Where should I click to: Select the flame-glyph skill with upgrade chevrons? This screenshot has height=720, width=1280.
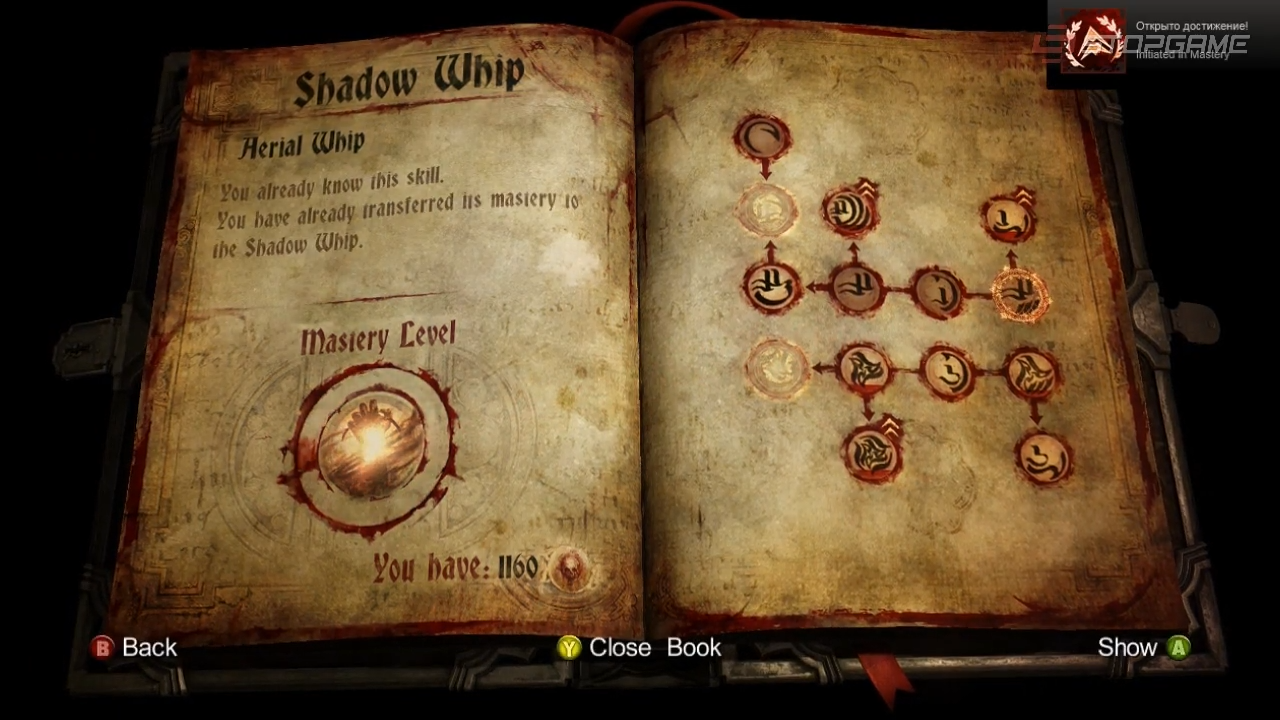872,452
